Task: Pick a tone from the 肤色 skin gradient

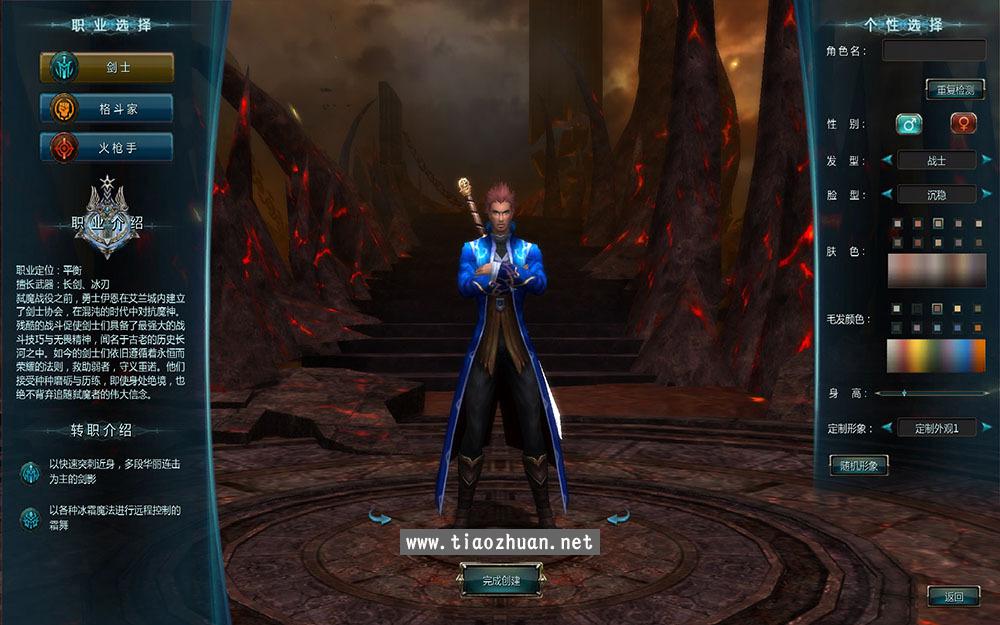Action: pyautogui.click(x=936, y=270)
